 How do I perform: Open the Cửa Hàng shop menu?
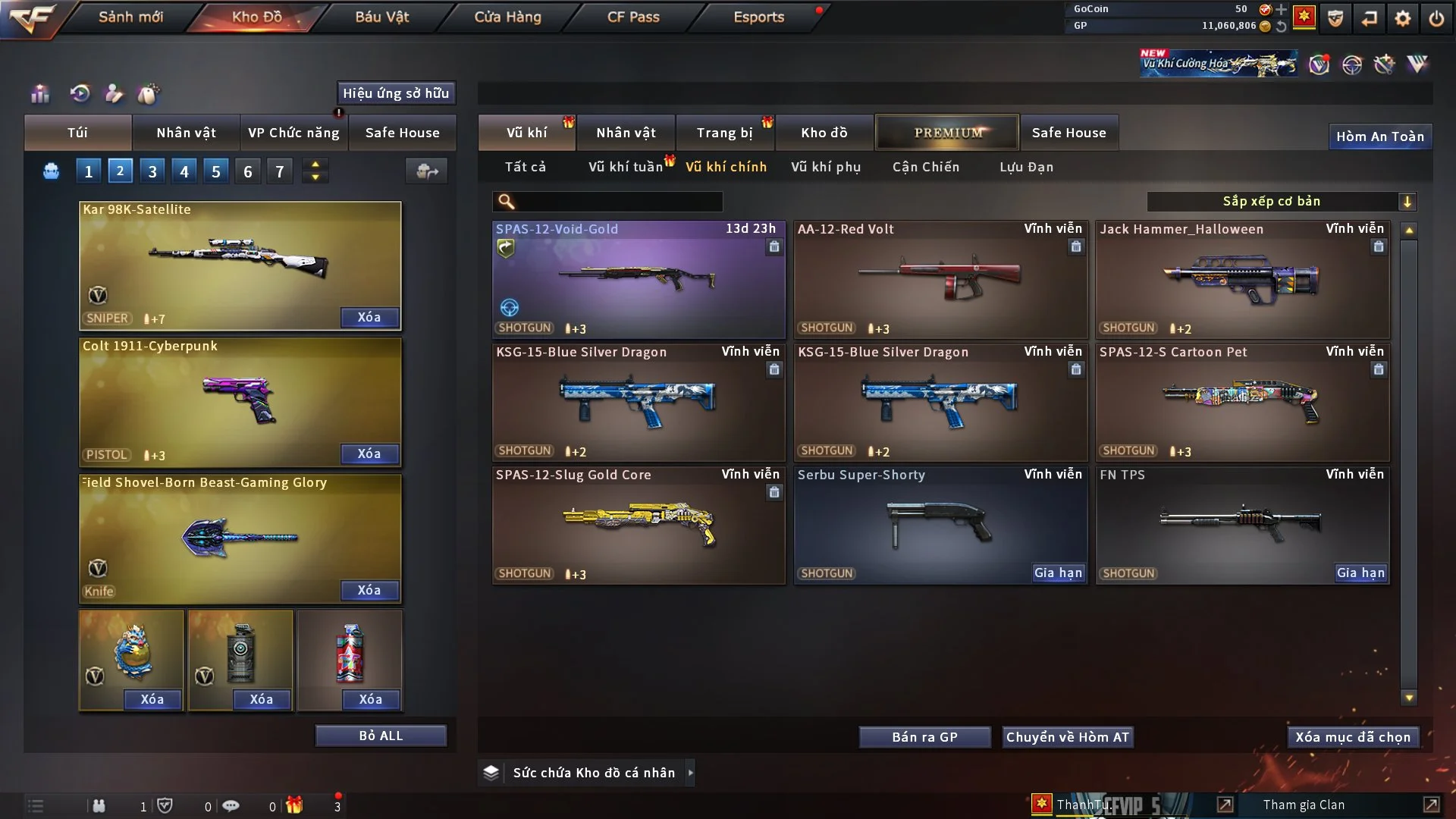point(507,17)
